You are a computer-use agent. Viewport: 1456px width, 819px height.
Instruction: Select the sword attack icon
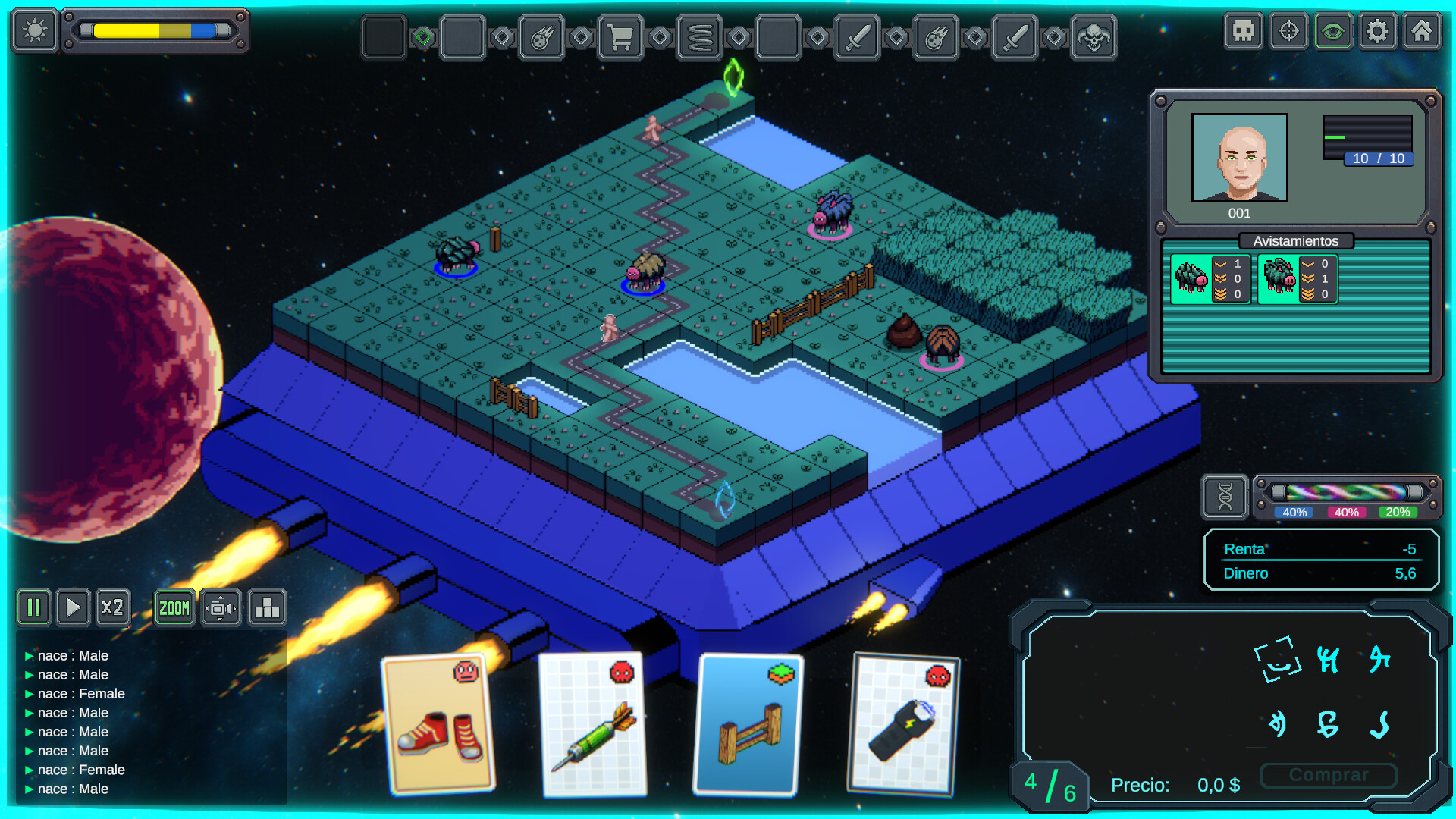pos(857,36)
